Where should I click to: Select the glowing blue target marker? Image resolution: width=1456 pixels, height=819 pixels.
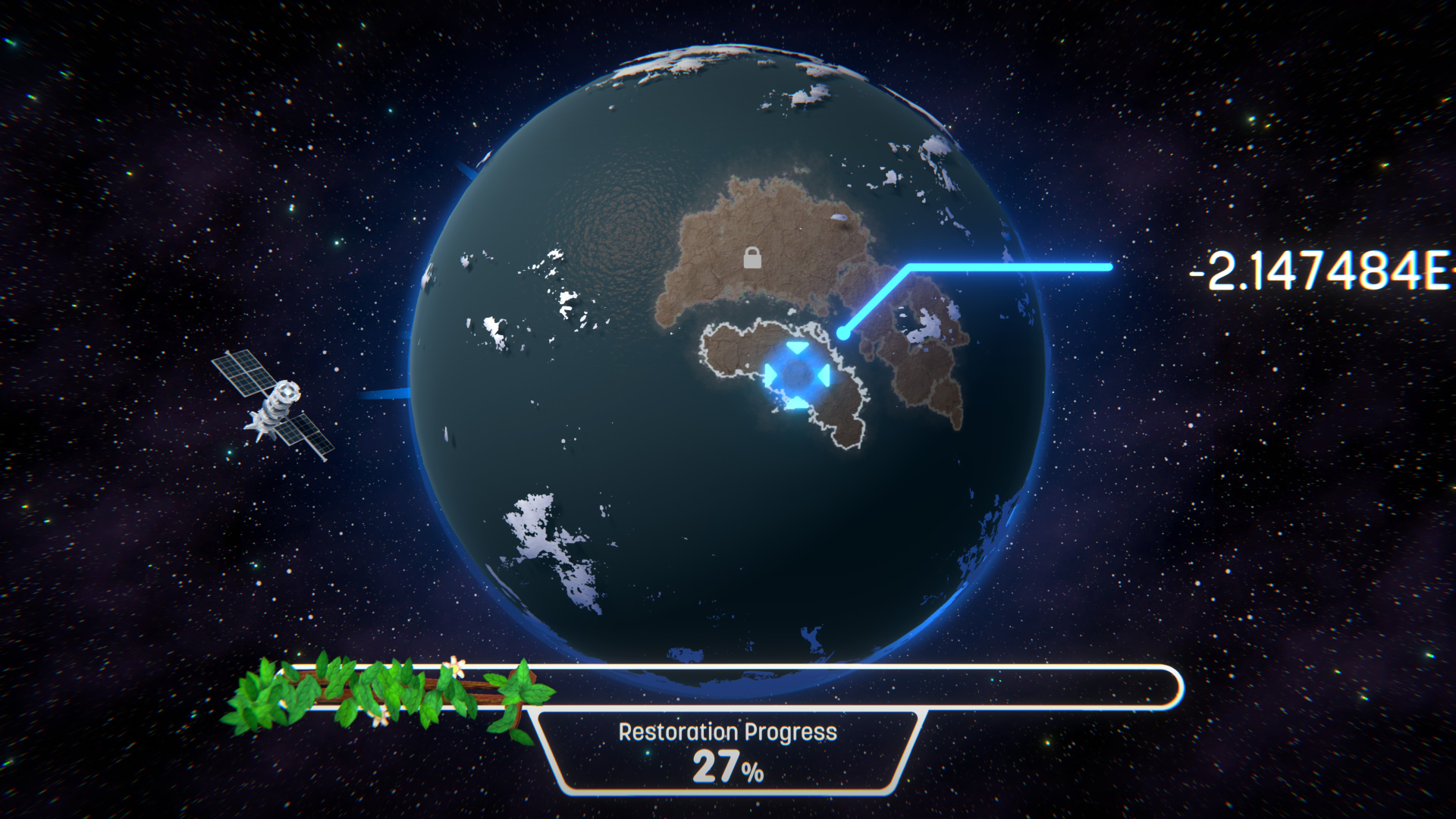[796, 375]
